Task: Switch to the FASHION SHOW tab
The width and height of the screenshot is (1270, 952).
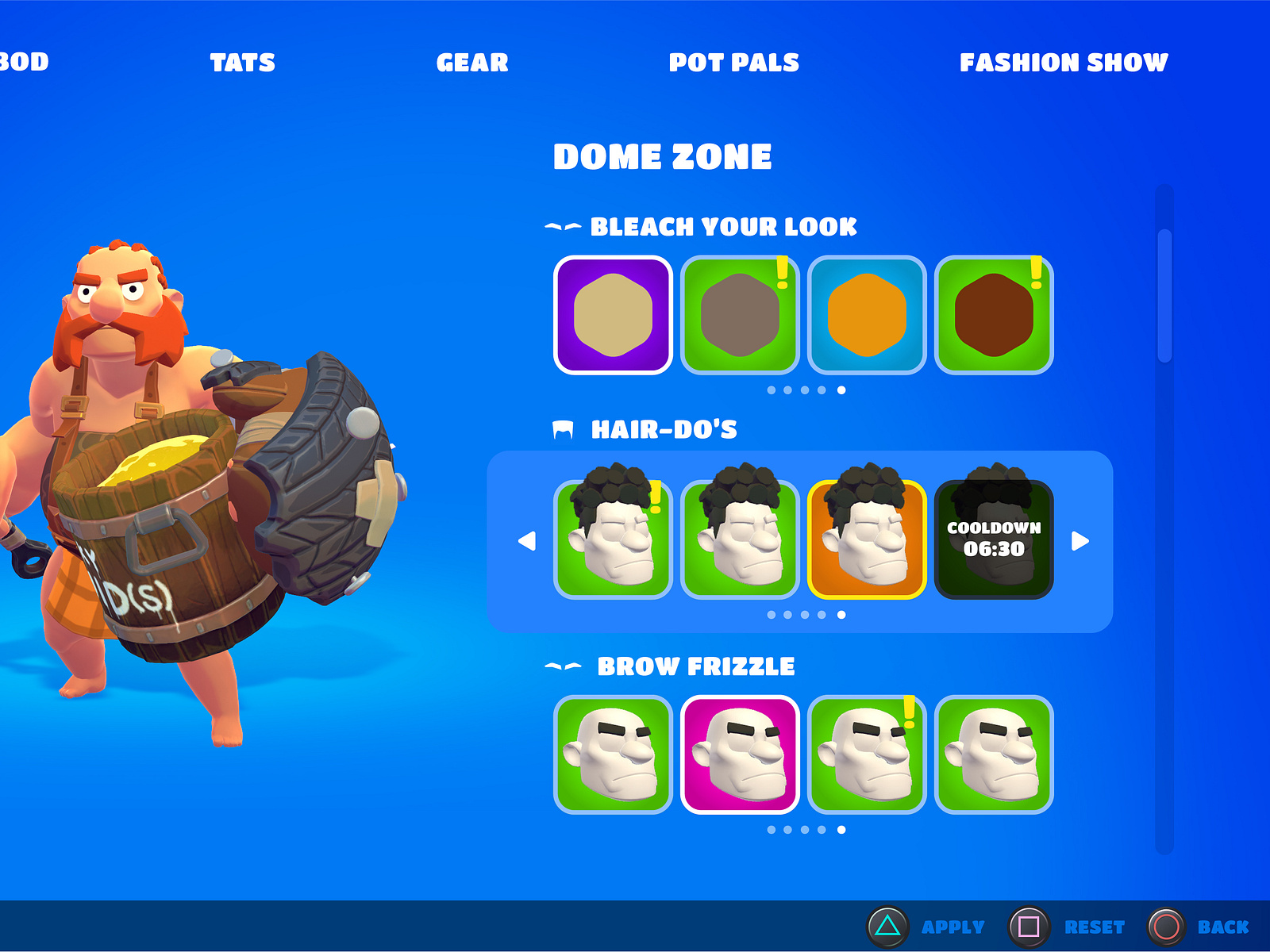Action: pyautogui.click(x=1064, y=62)
